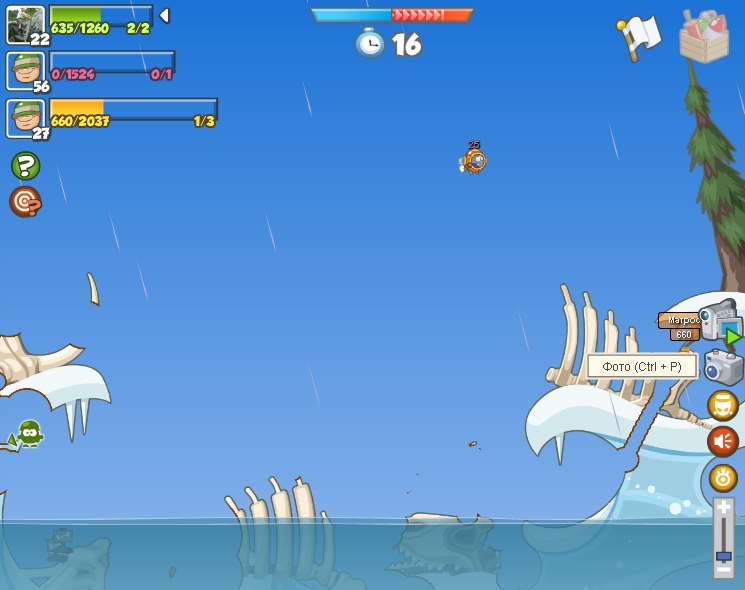
Task: Select the level 56 player avatar
Action: point(25,70)
